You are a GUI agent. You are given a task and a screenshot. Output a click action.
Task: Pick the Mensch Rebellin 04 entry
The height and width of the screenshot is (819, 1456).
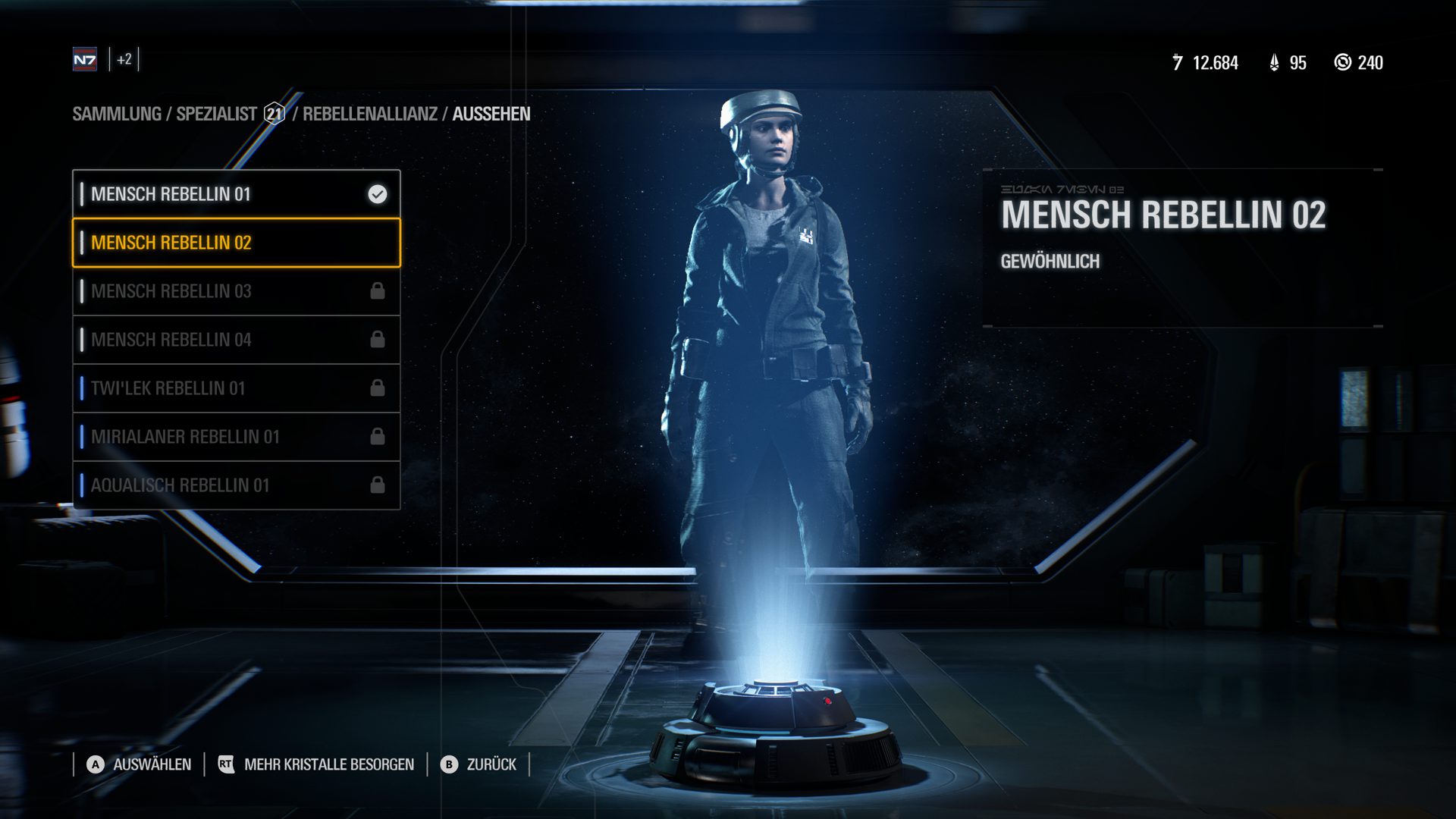click(x=236, y=340)
